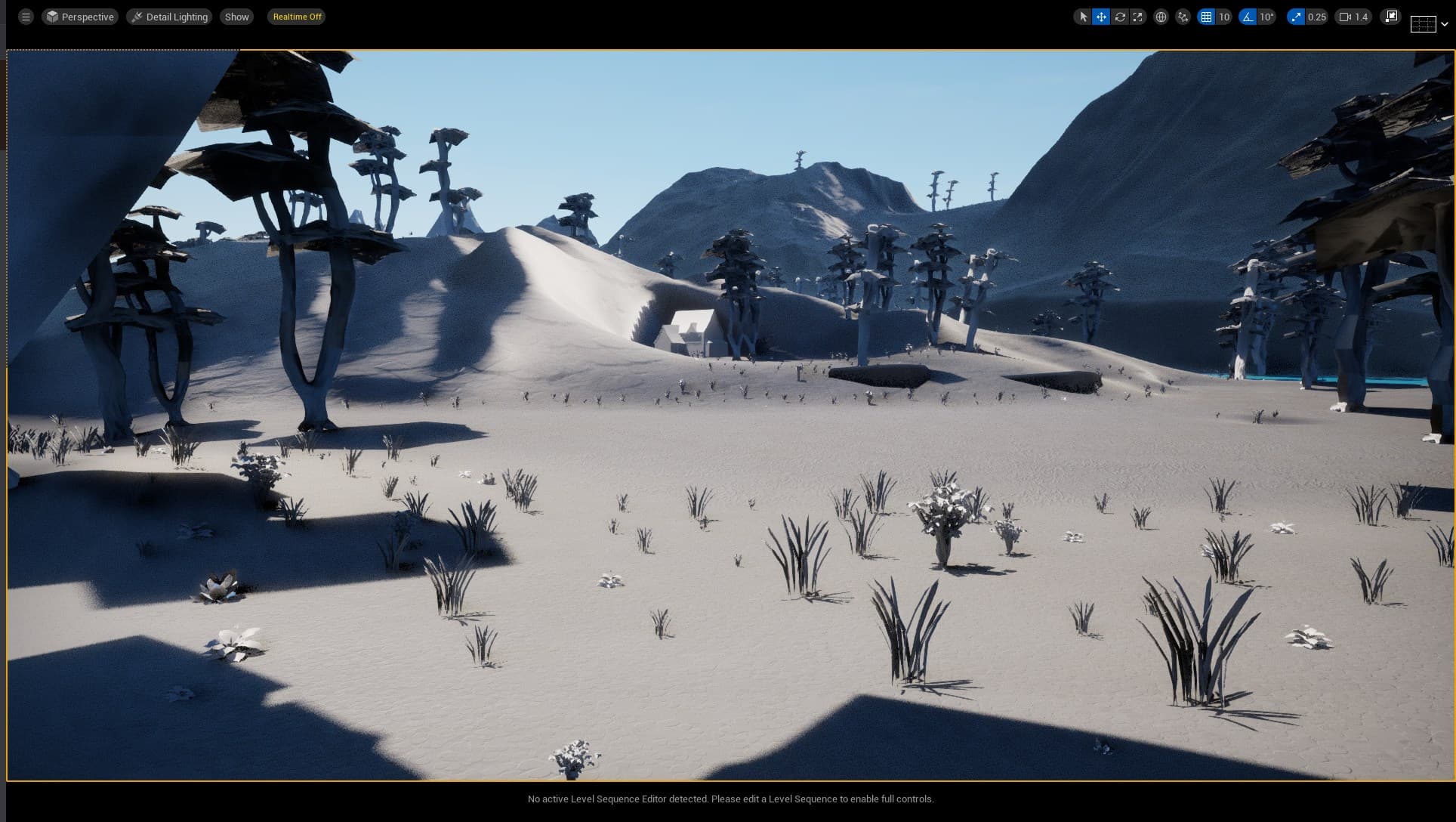
Task: Enable grid snapping
Action: pos(1208,16)
